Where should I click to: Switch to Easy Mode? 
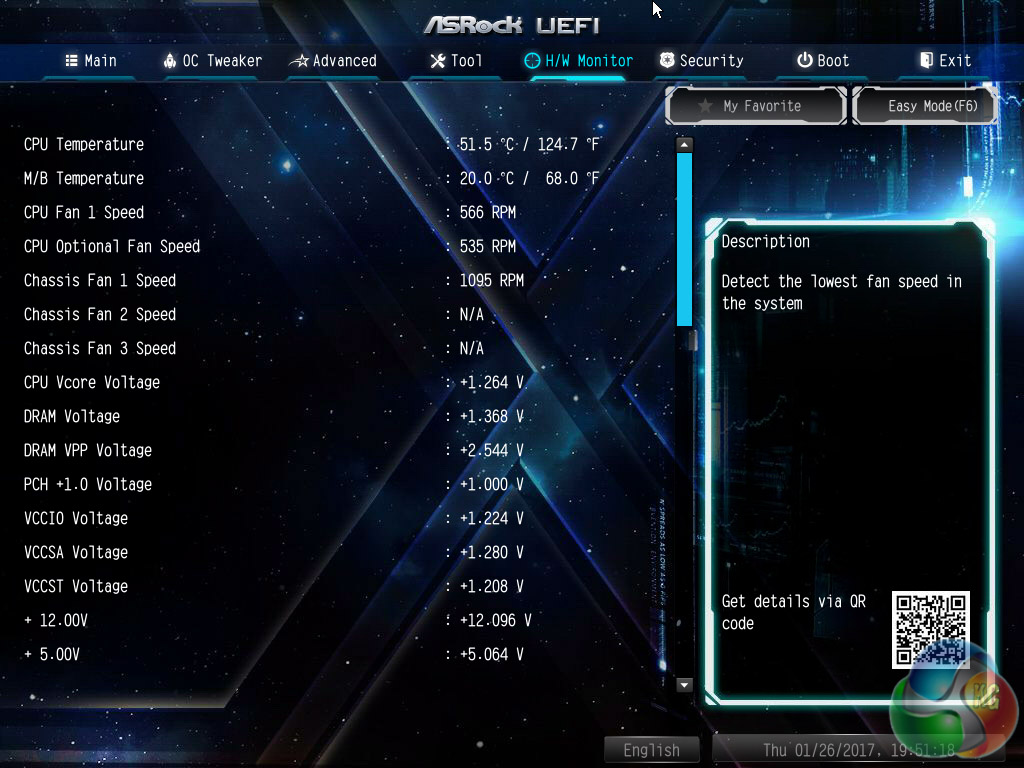pyautogui.click(x=926, y=106)
